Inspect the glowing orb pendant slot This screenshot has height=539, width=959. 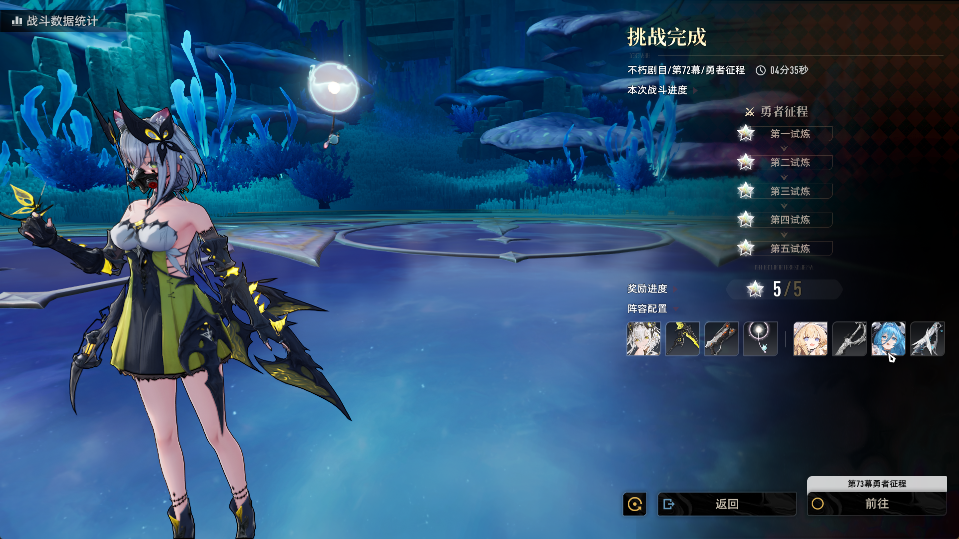coord(760,339)
